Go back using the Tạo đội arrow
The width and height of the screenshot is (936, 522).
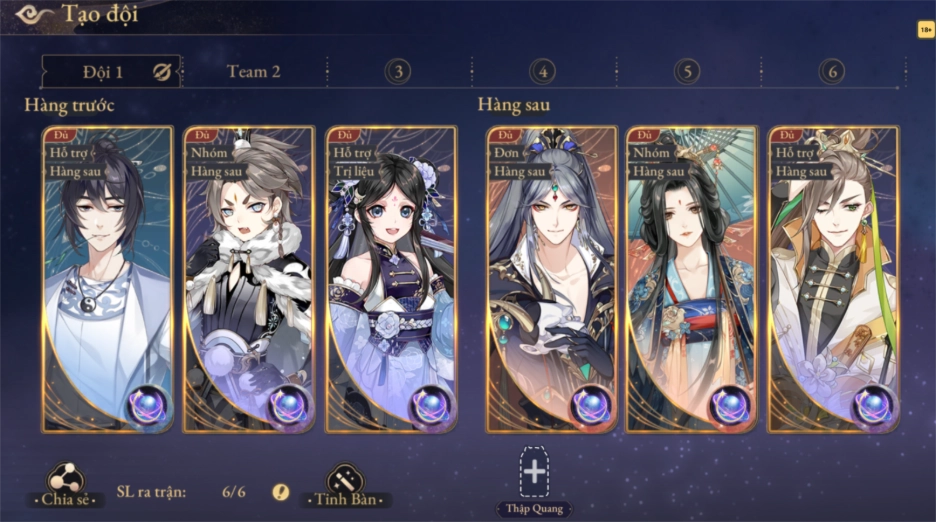(34, 15)
